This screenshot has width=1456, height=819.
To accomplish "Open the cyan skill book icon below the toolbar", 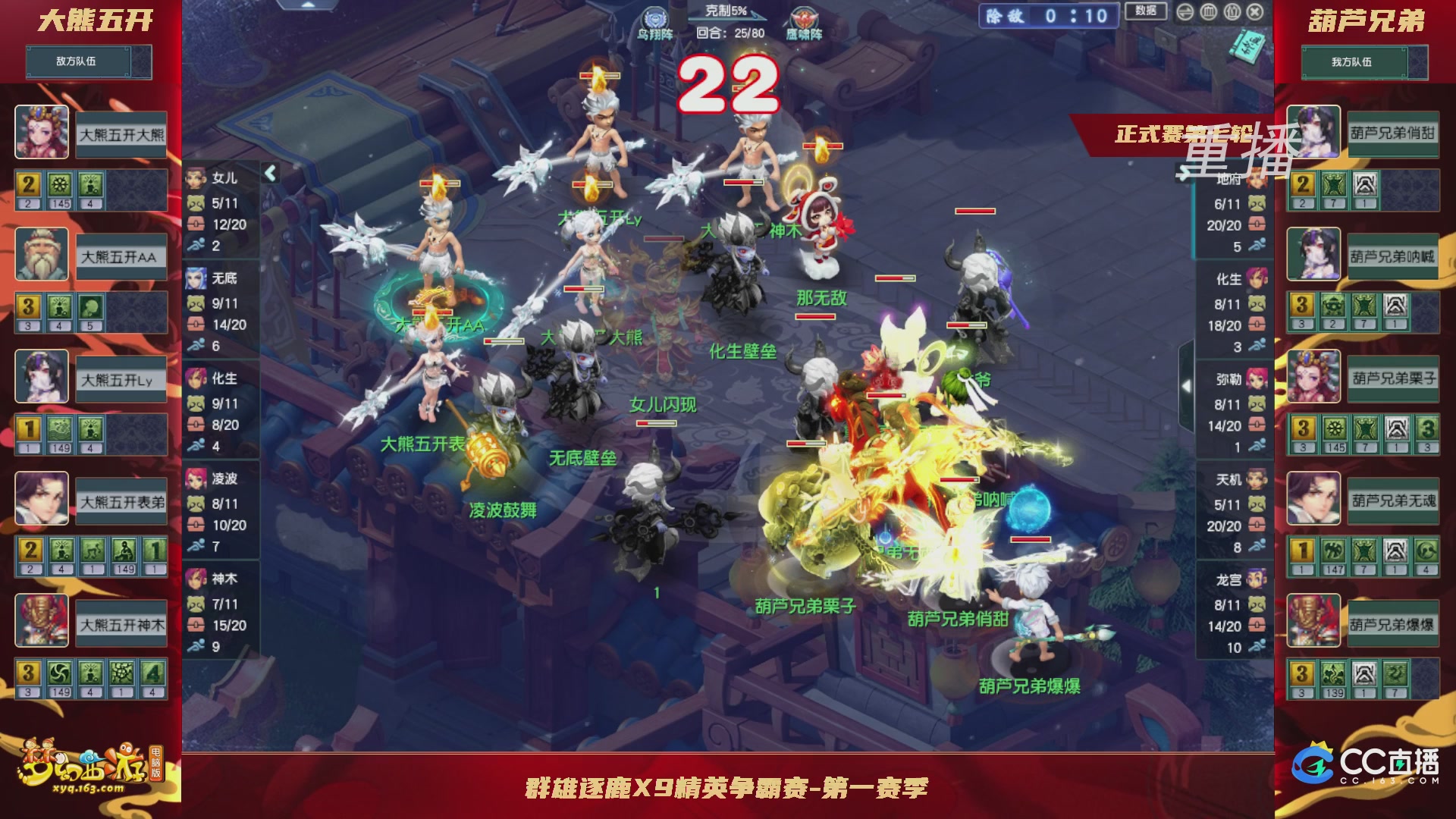I will 1247,45.
